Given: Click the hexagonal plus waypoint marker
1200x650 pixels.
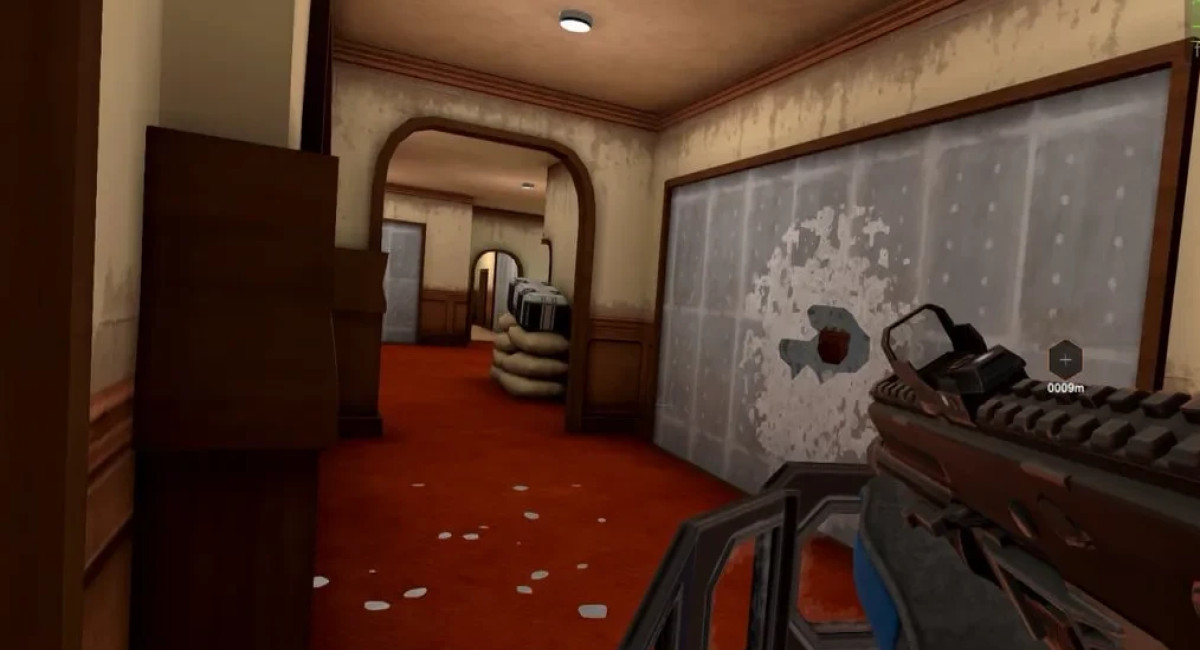Looking at the screenshot, I should click(x=1064, y=360).
